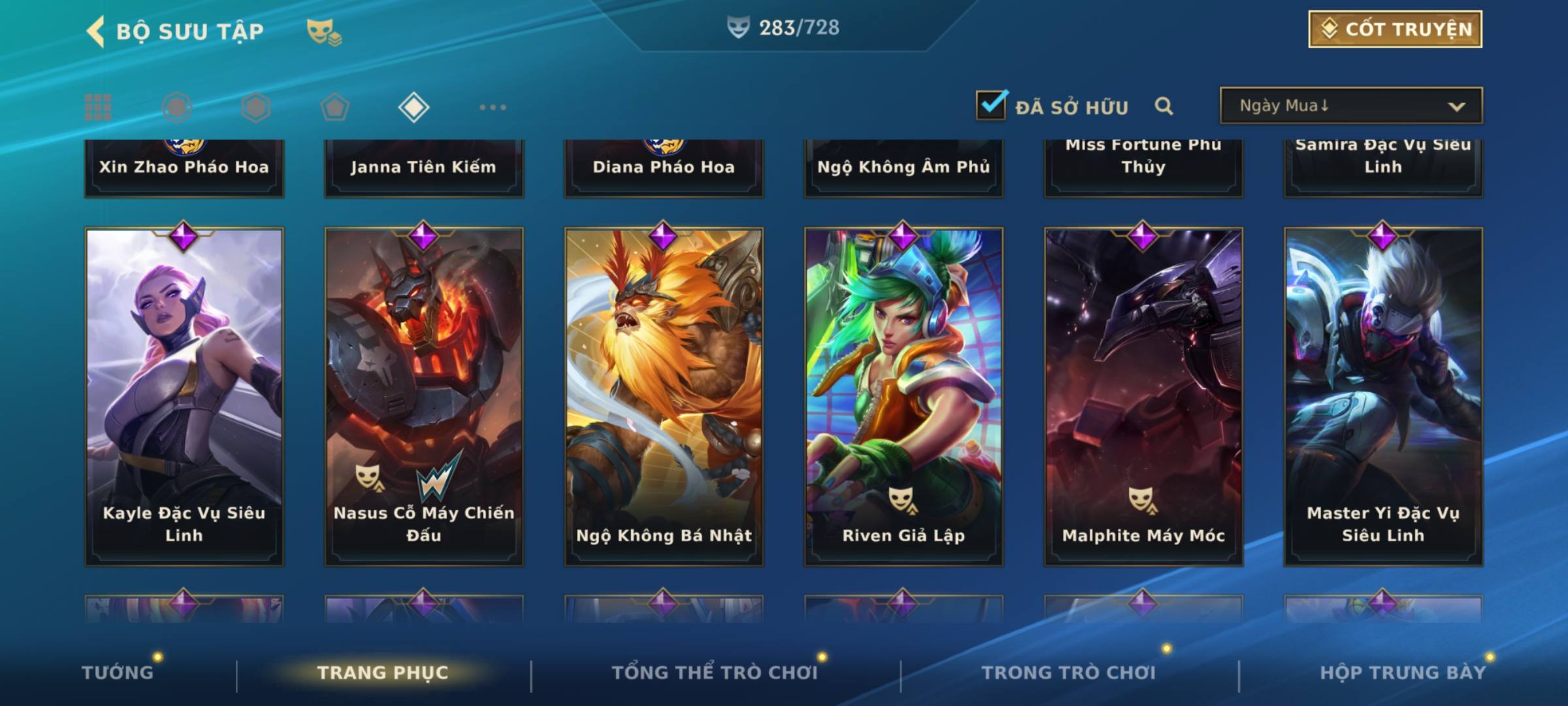The image size is (1568, 706).
Task: Switch to Tổng Thể Trò Chơi tab
Action: [x=715, y=673]
